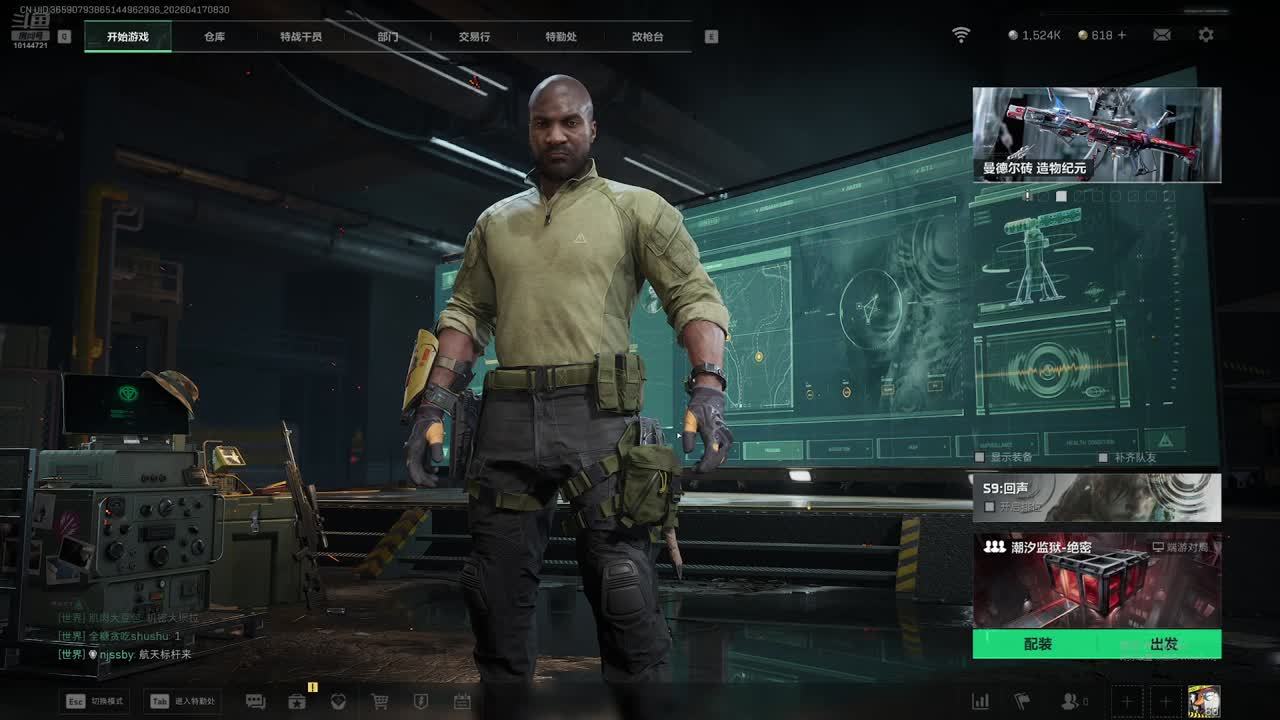The height and width of the screenshot is (720, 1280).
Task: Switch to the 仓库 warehouse tab
Action: pos(214,37)
